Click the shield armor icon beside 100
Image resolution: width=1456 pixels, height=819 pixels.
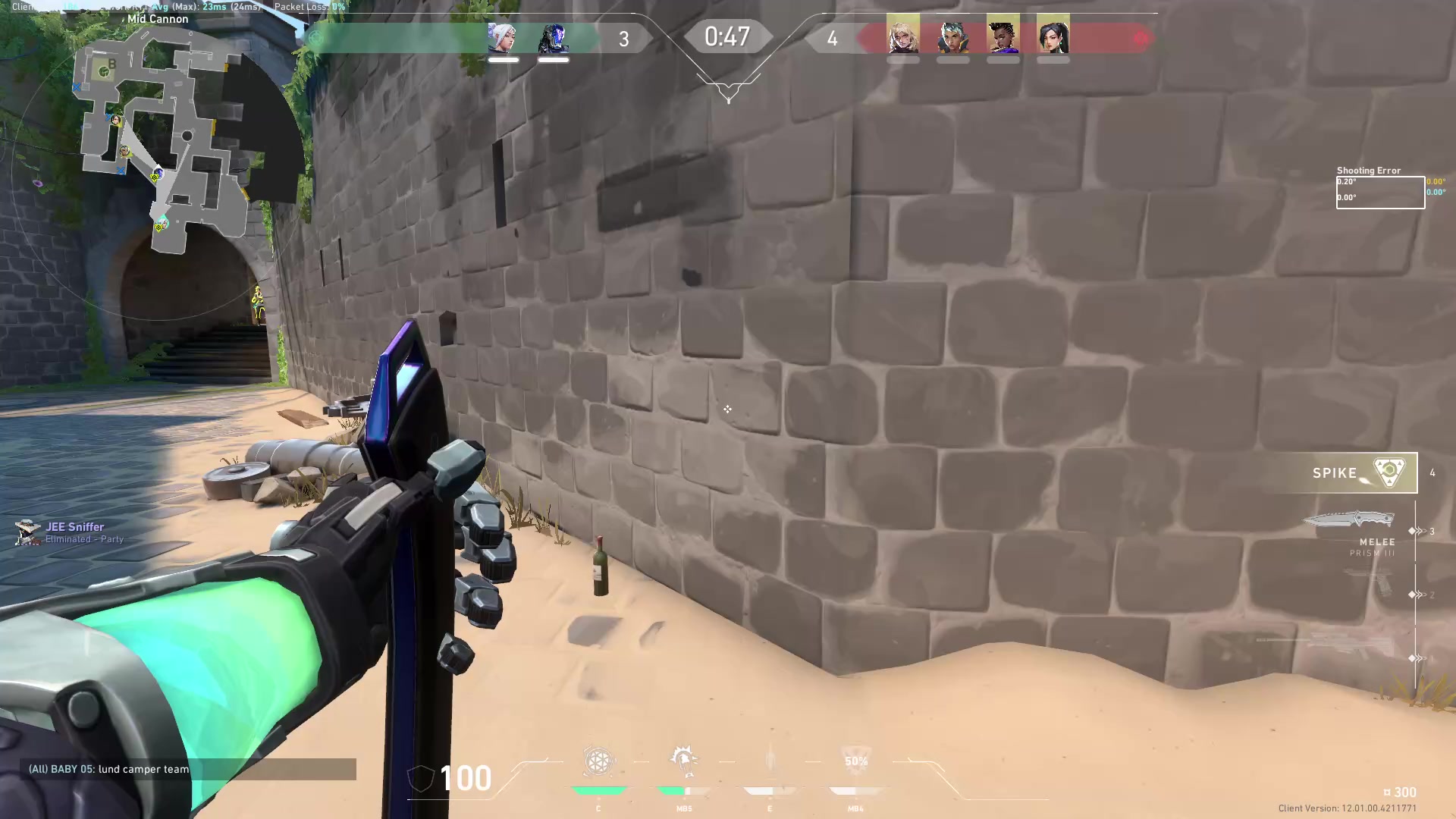click(419, 777)
